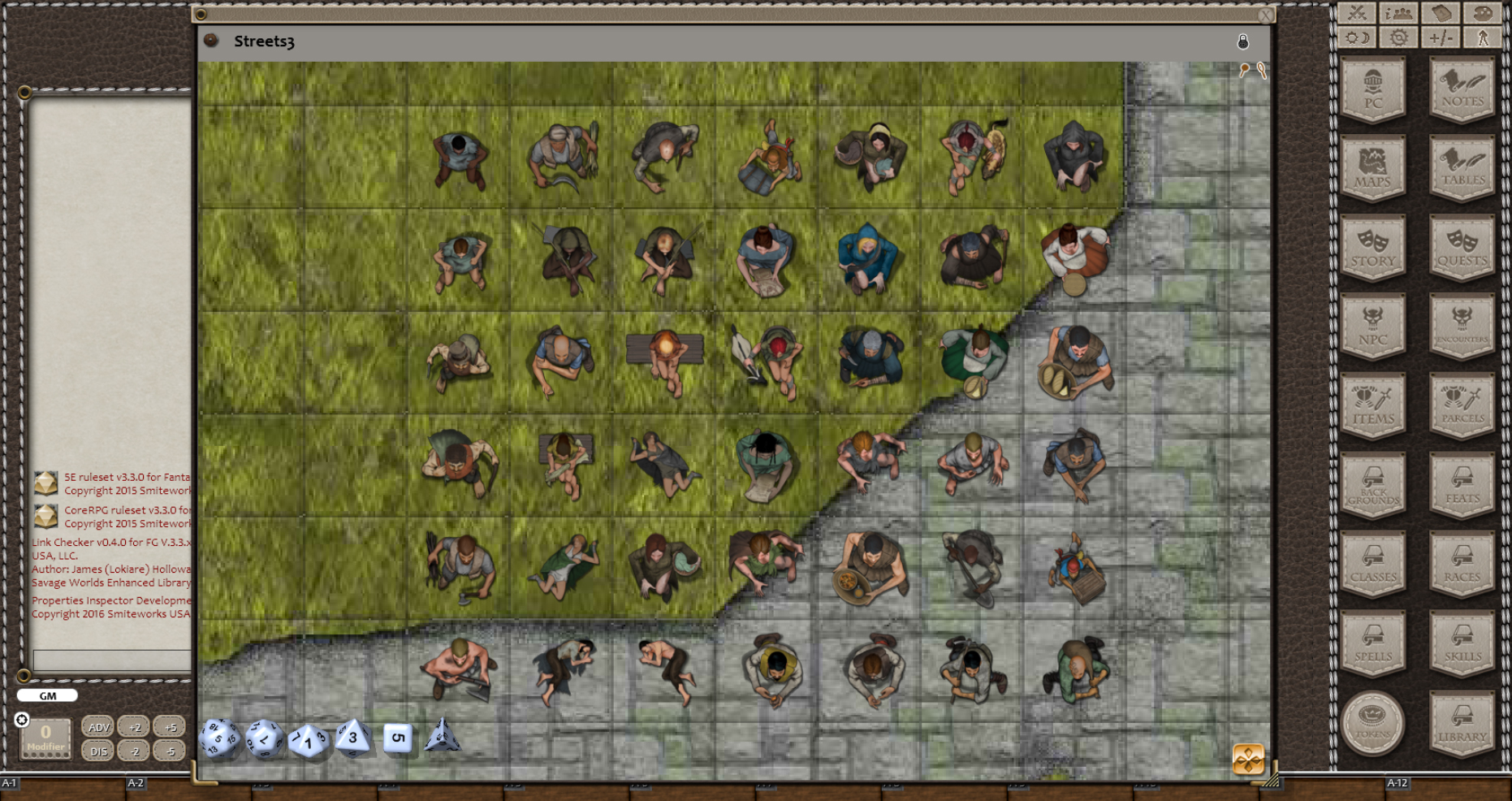Click the +5 modifier button

(x=170, y=727)
